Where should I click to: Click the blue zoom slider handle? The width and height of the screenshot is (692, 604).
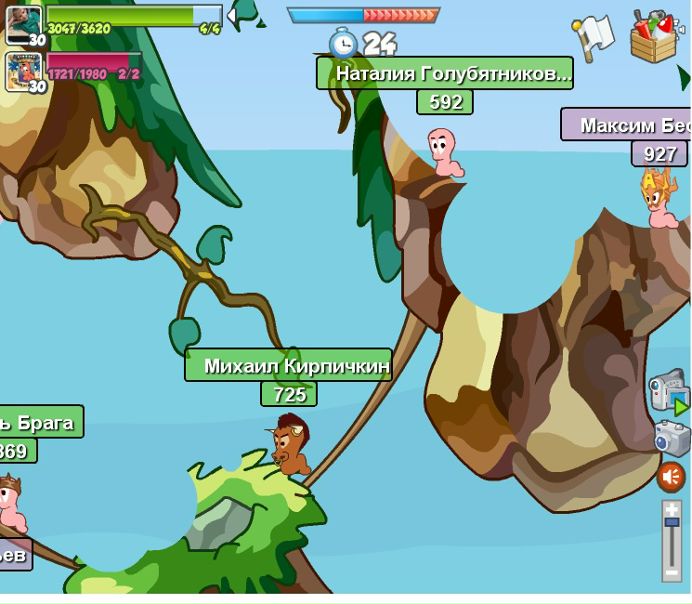671,521
